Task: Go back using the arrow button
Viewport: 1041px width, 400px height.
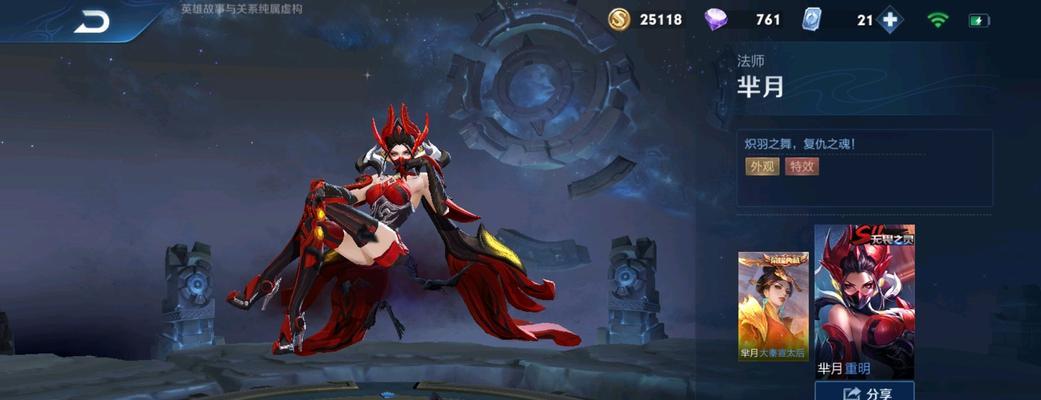Action: [92, 21]
